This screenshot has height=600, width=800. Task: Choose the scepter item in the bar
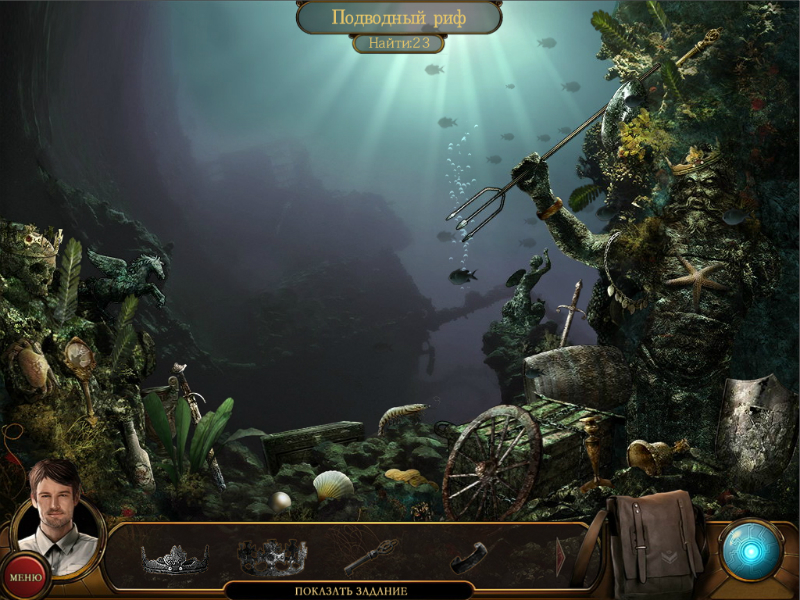371,556
